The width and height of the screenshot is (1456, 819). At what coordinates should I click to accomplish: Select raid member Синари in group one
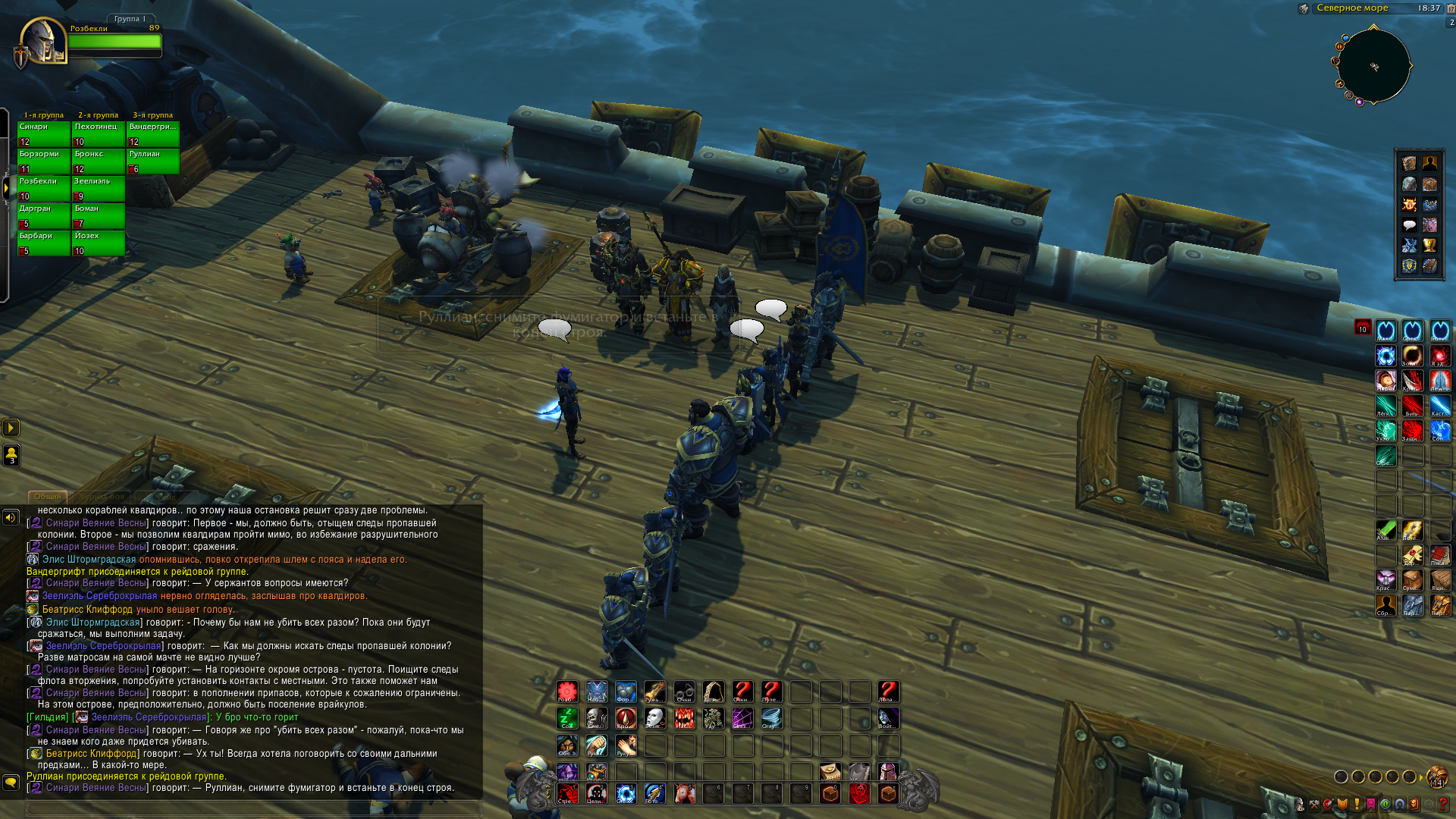pyautogui.click(x=44, y=134)
